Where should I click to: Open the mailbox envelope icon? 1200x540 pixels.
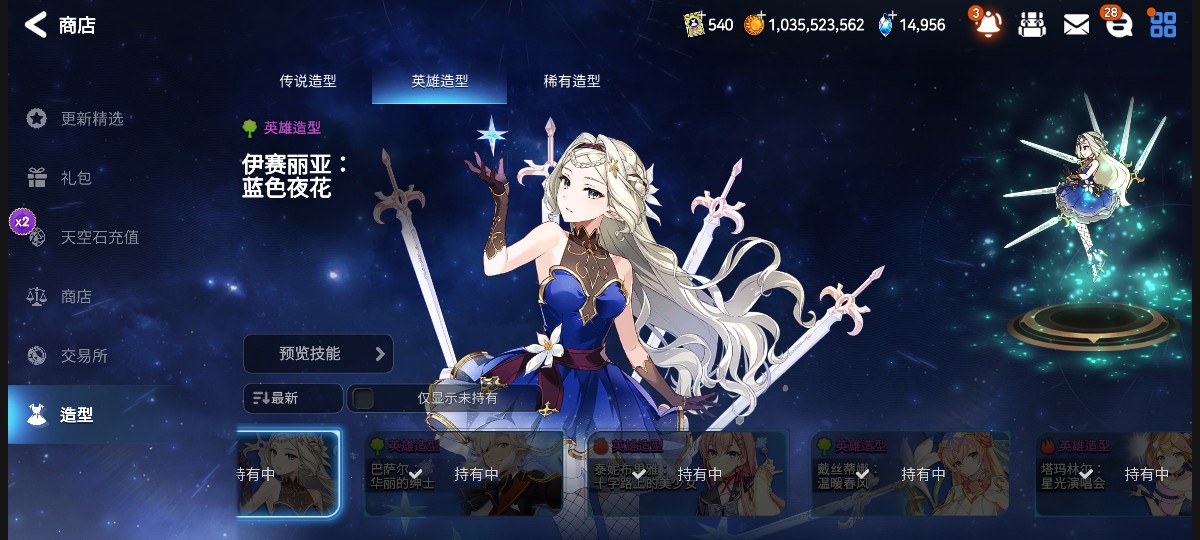pyautogui.click(x=1076, y=25)
